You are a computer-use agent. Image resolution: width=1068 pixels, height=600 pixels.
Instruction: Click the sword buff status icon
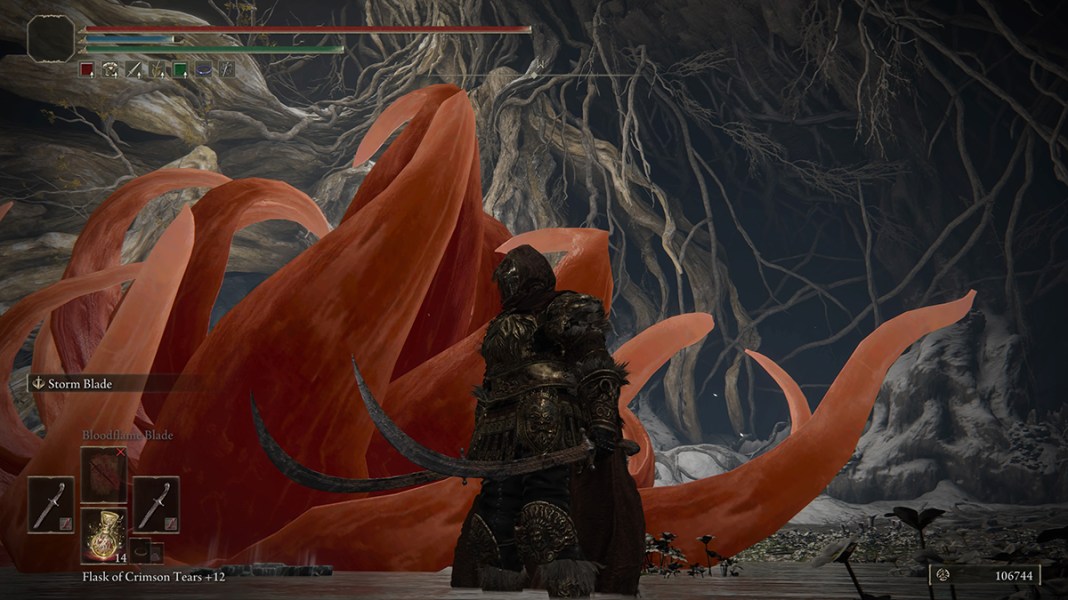(x=134, y=69)
